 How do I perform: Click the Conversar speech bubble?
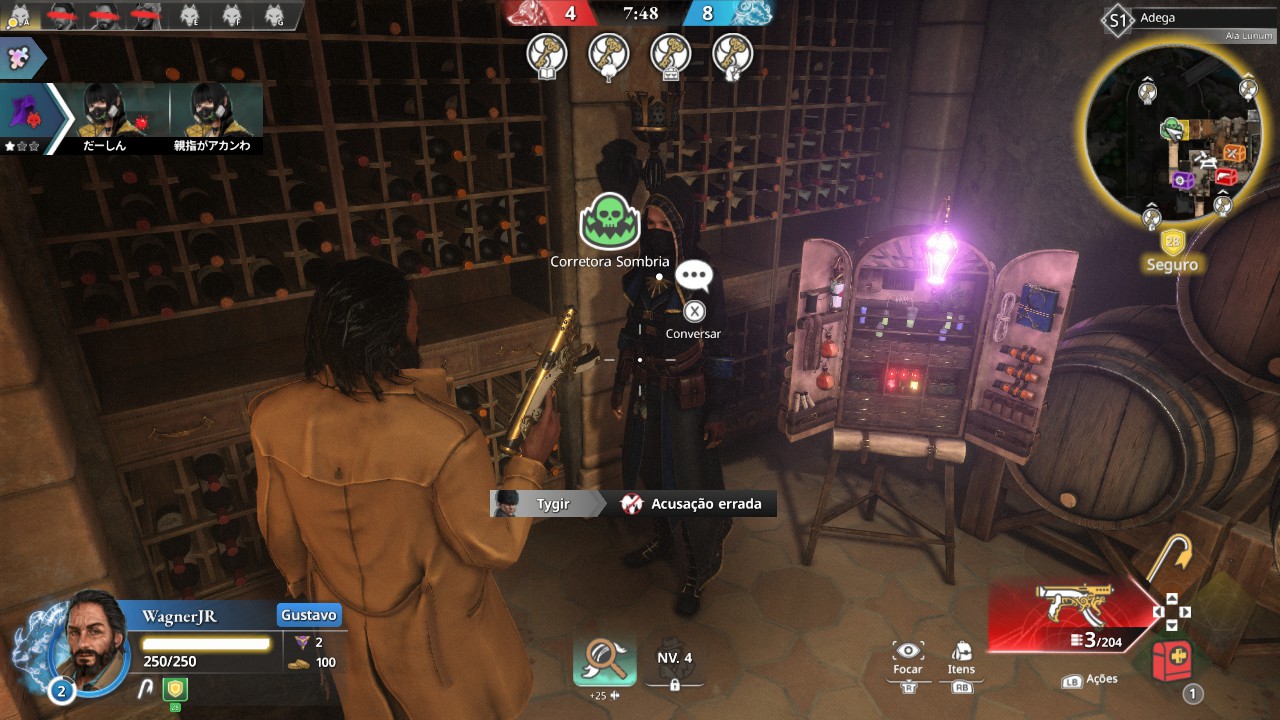[694, 276]
